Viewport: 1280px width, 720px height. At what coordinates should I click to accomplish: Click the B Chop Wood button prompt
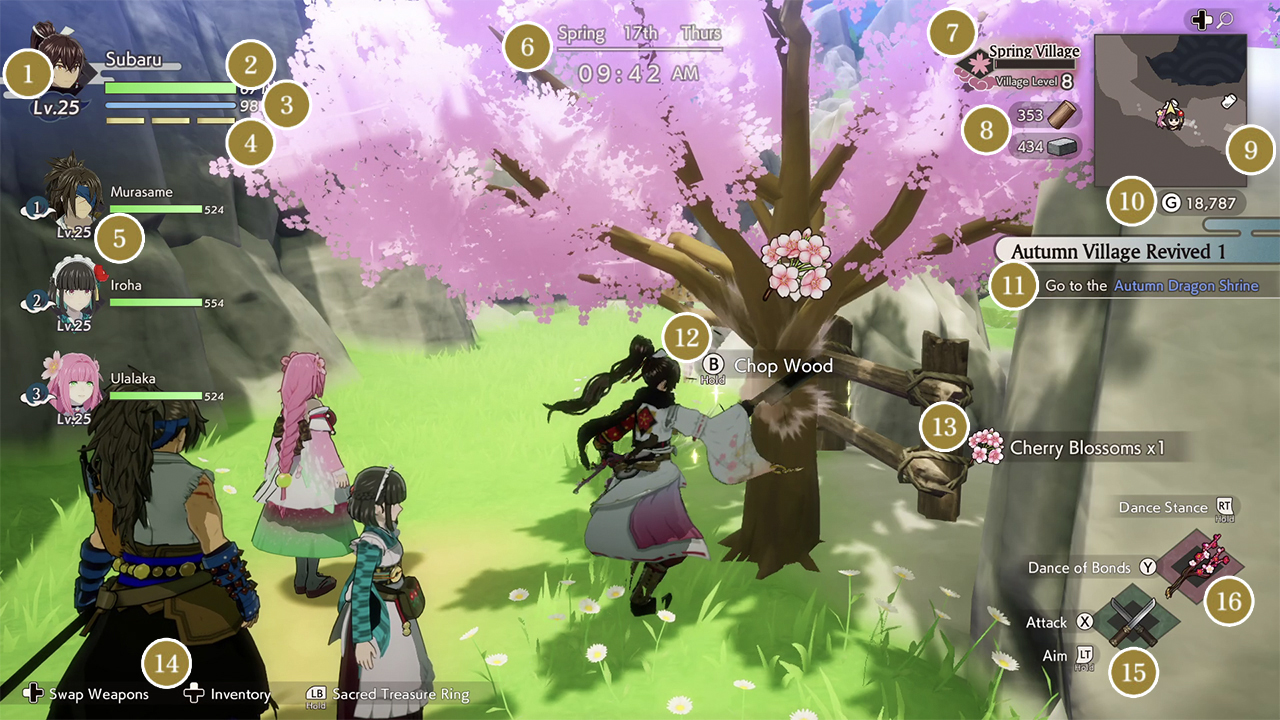tap(715, 365)
